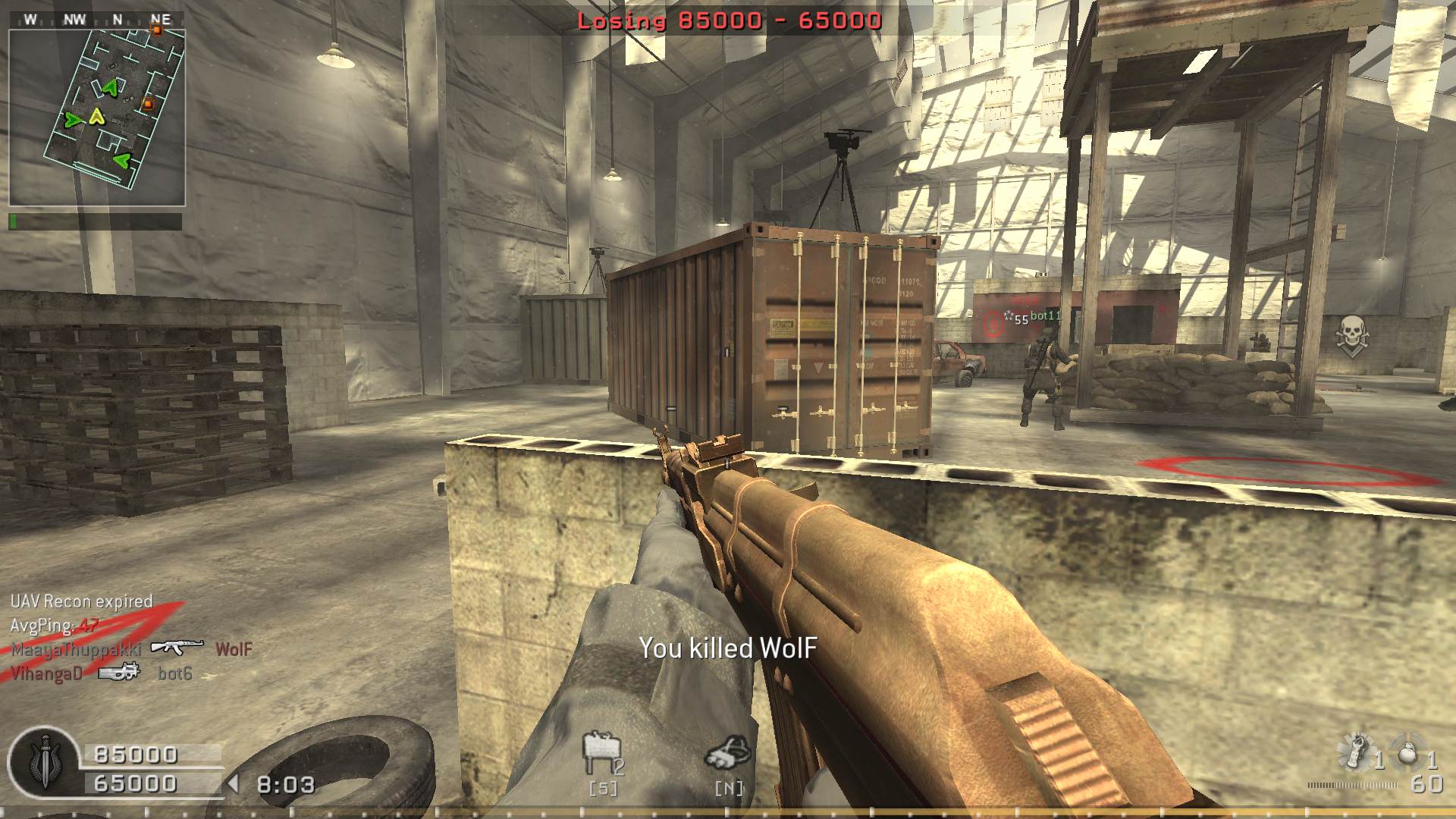This screenshot has width=1456, height=819.
Task: Select the special grenade icon
Action: click(x=1357, y=752)
